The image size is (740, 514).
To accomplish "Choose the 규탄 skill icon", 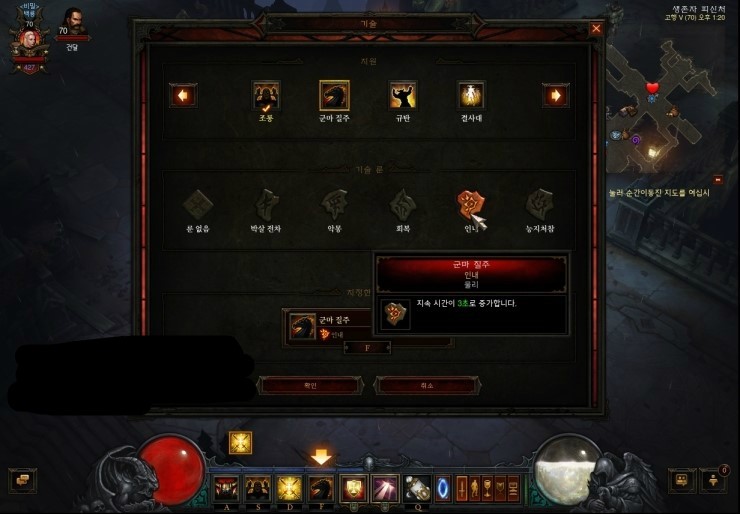I will 403,95.
